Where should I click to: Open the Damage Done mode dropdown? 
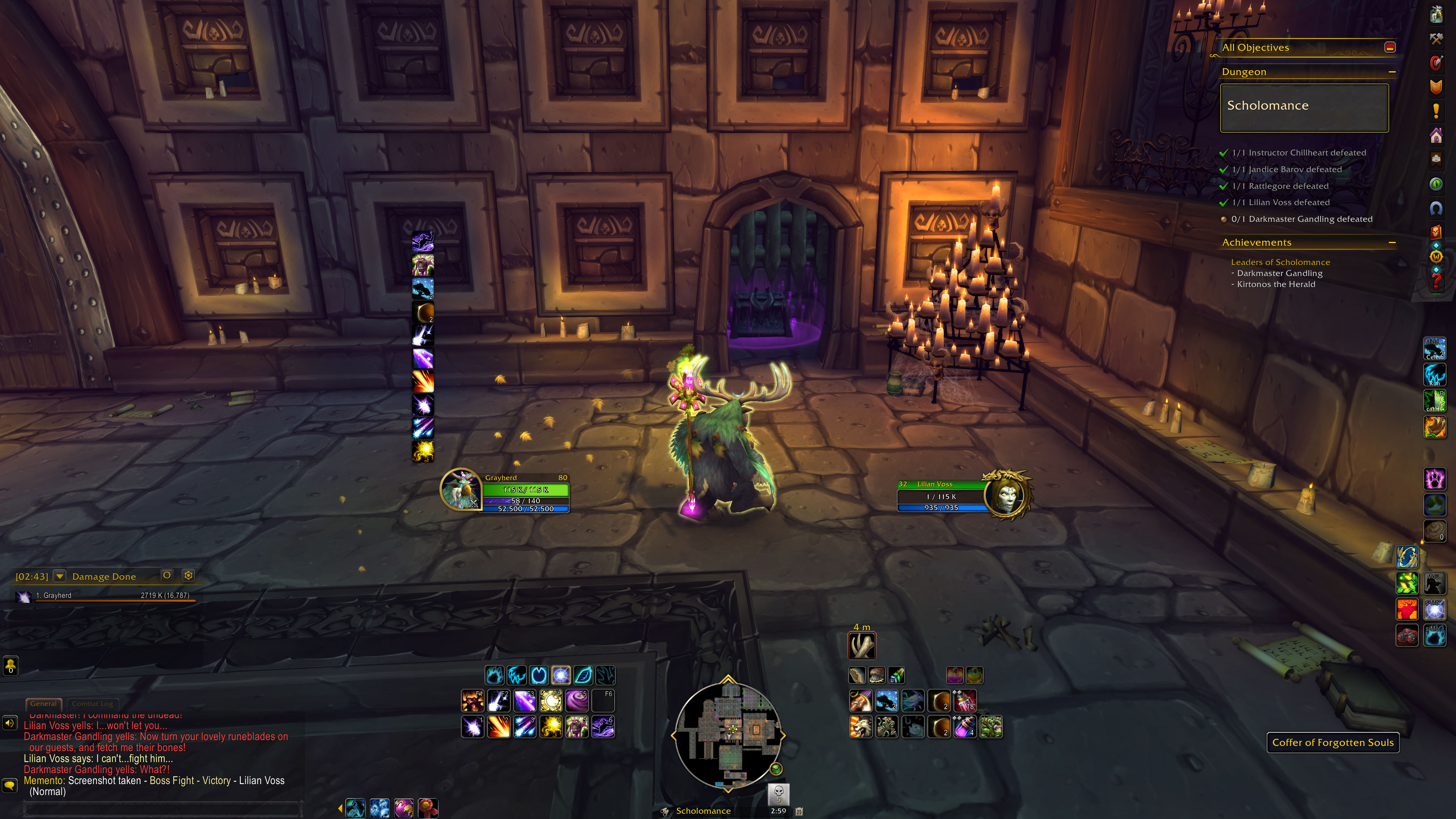point(60,576)
